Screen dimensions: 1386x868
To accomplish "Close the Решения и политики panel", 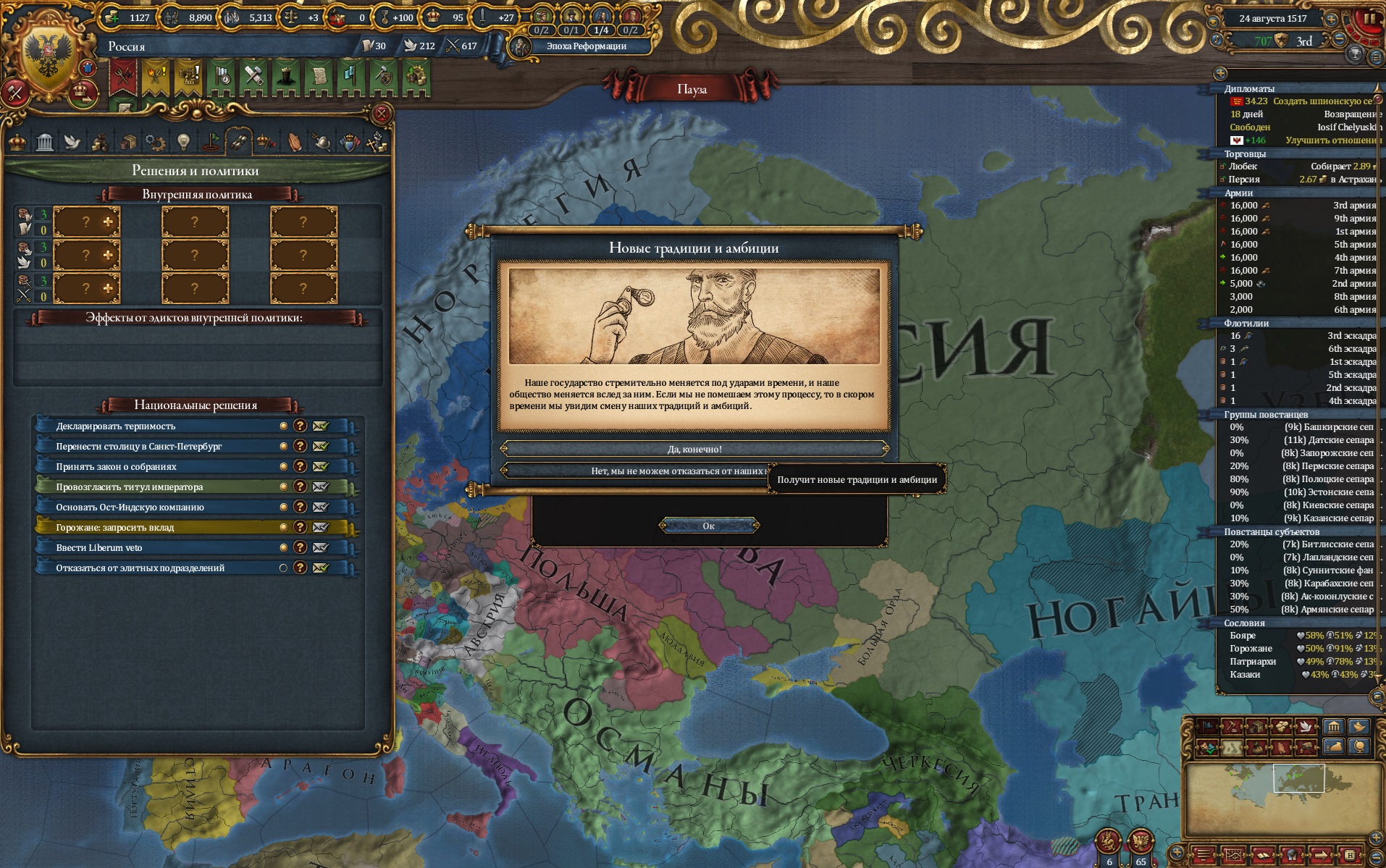I will coord(381,114).
